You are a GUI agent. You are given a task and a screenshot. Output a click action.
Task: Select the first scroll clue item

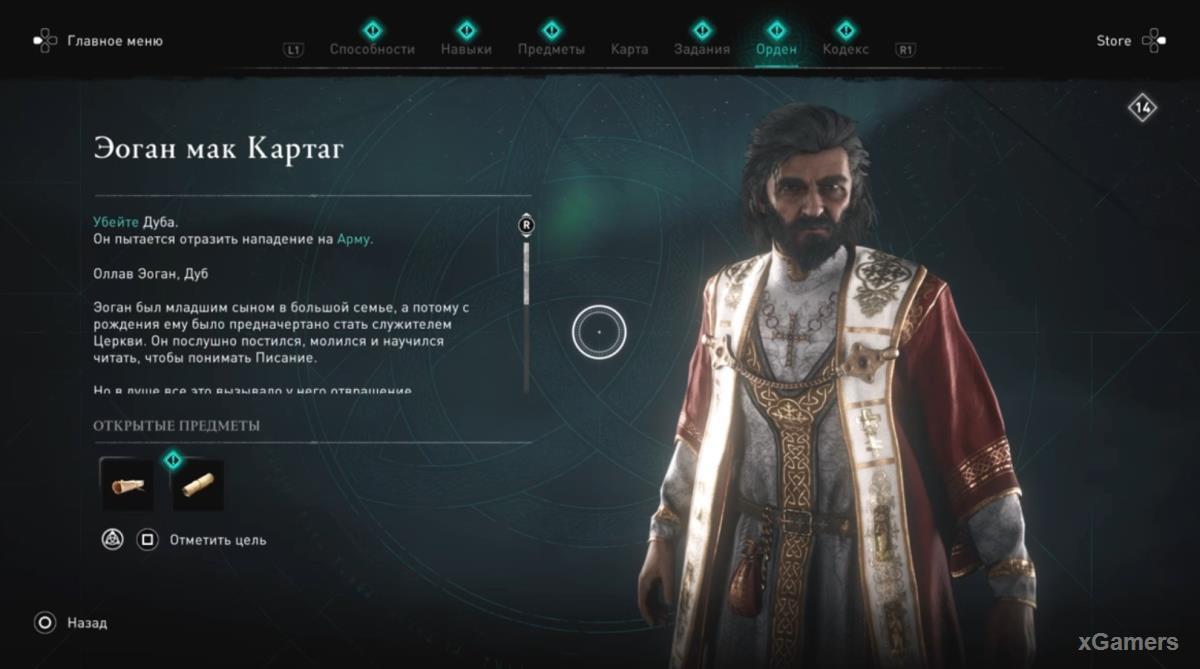click(127, 485)
